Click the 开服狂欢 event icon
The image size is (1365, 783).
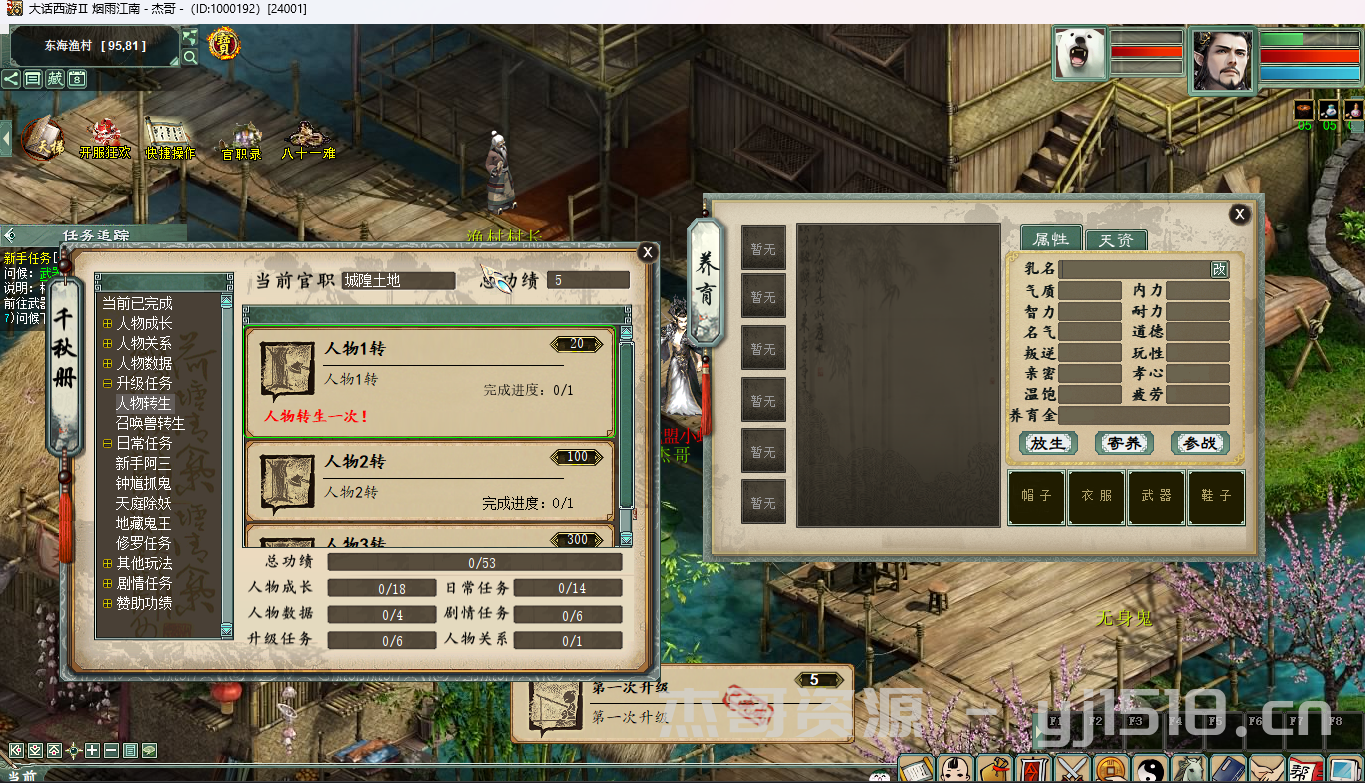[105, 138]
